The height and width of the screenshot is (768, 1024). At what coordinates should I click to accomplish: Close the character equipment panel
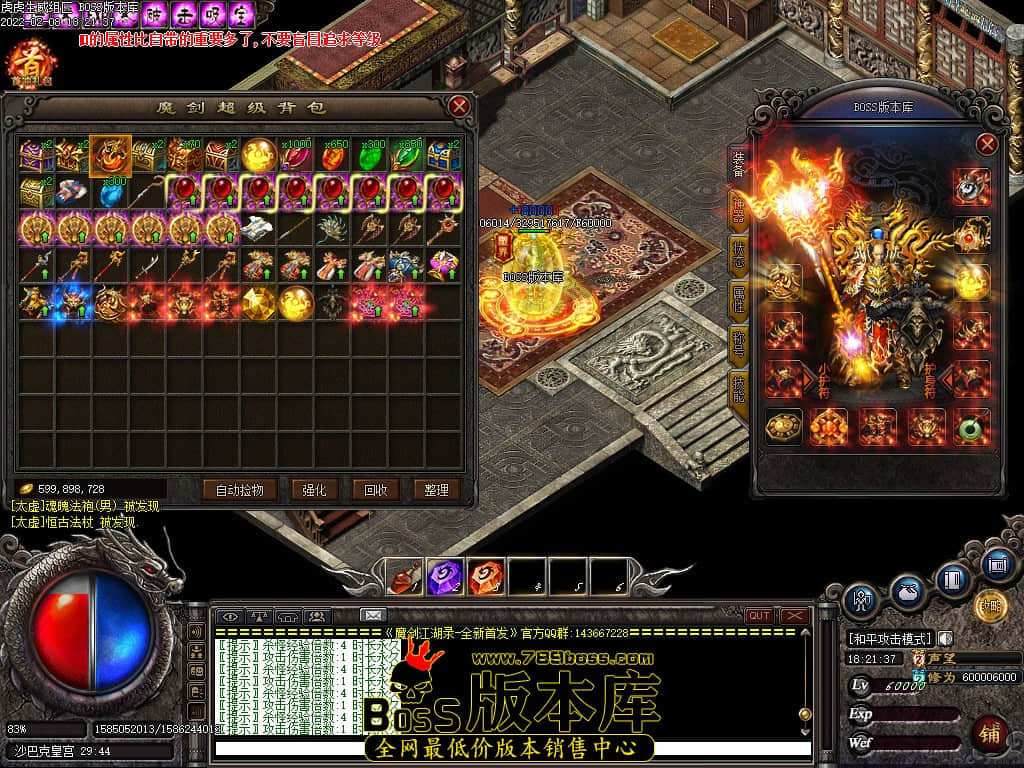coord(987,144)
